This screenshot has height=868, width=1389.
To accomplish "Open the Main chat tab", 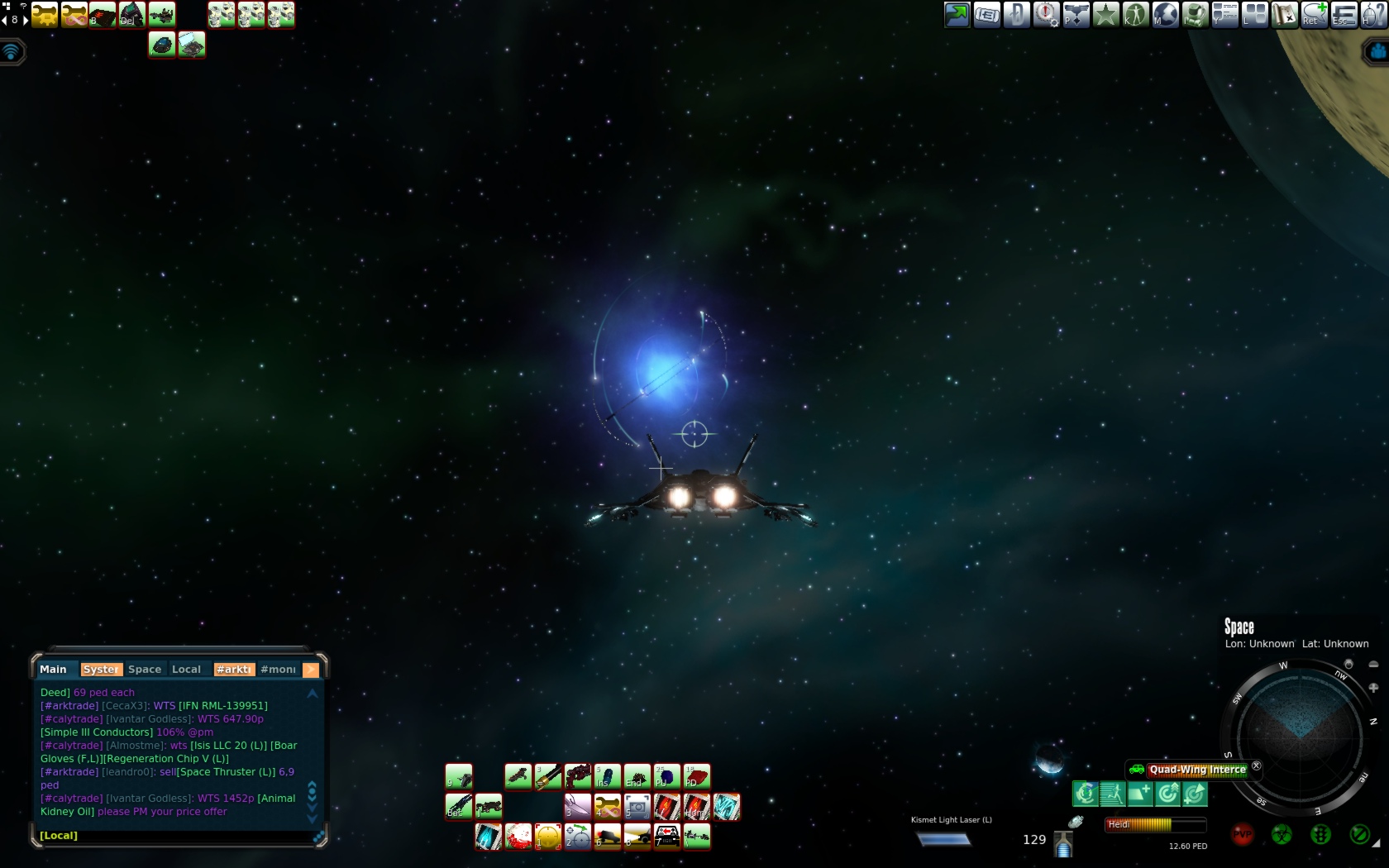I will pyautogui.click(x=53, y=670).
